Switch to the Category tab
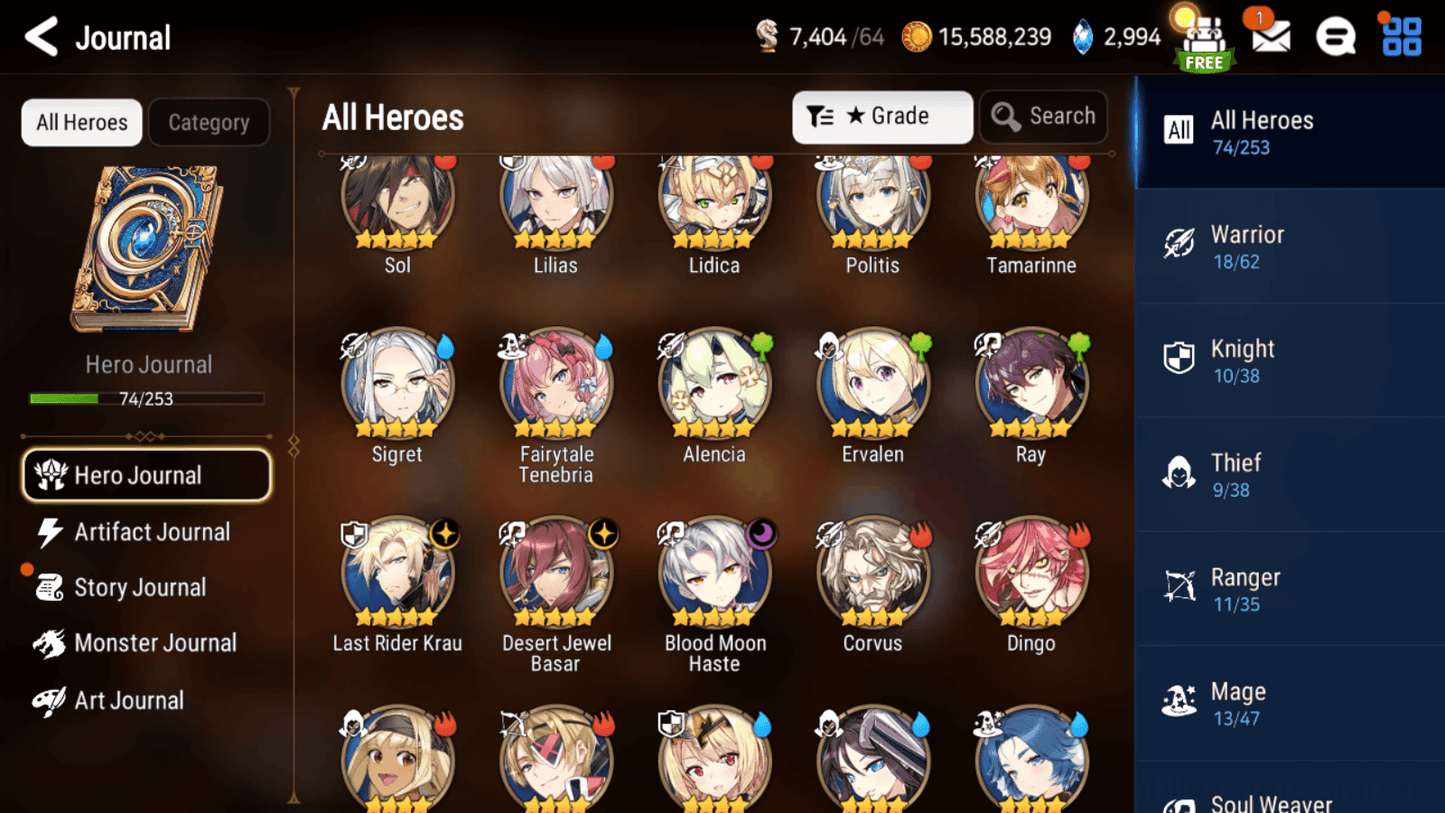Screen dimensions: 1445x813 (x=208, y=122)
